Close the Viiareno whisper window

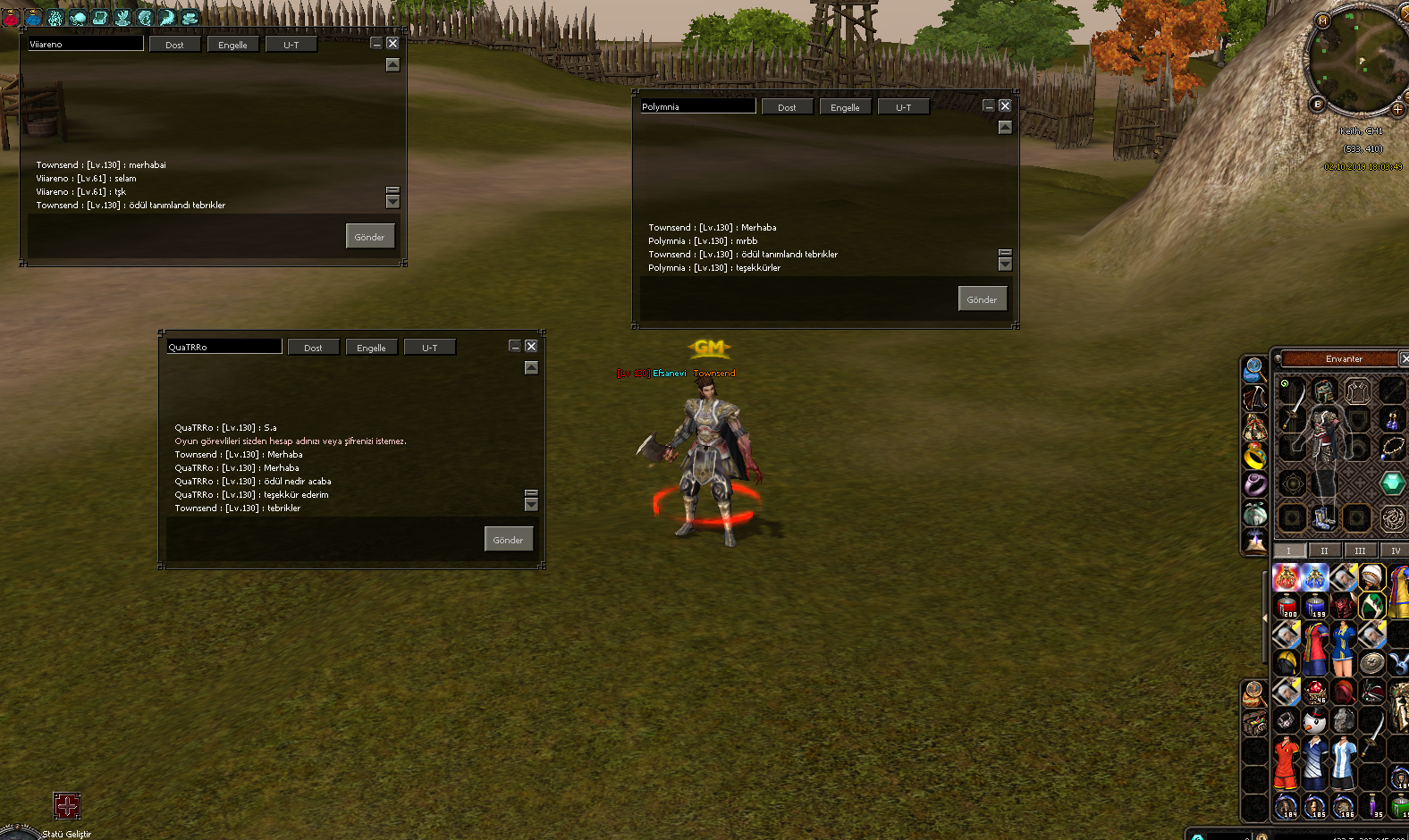[392, 43]
